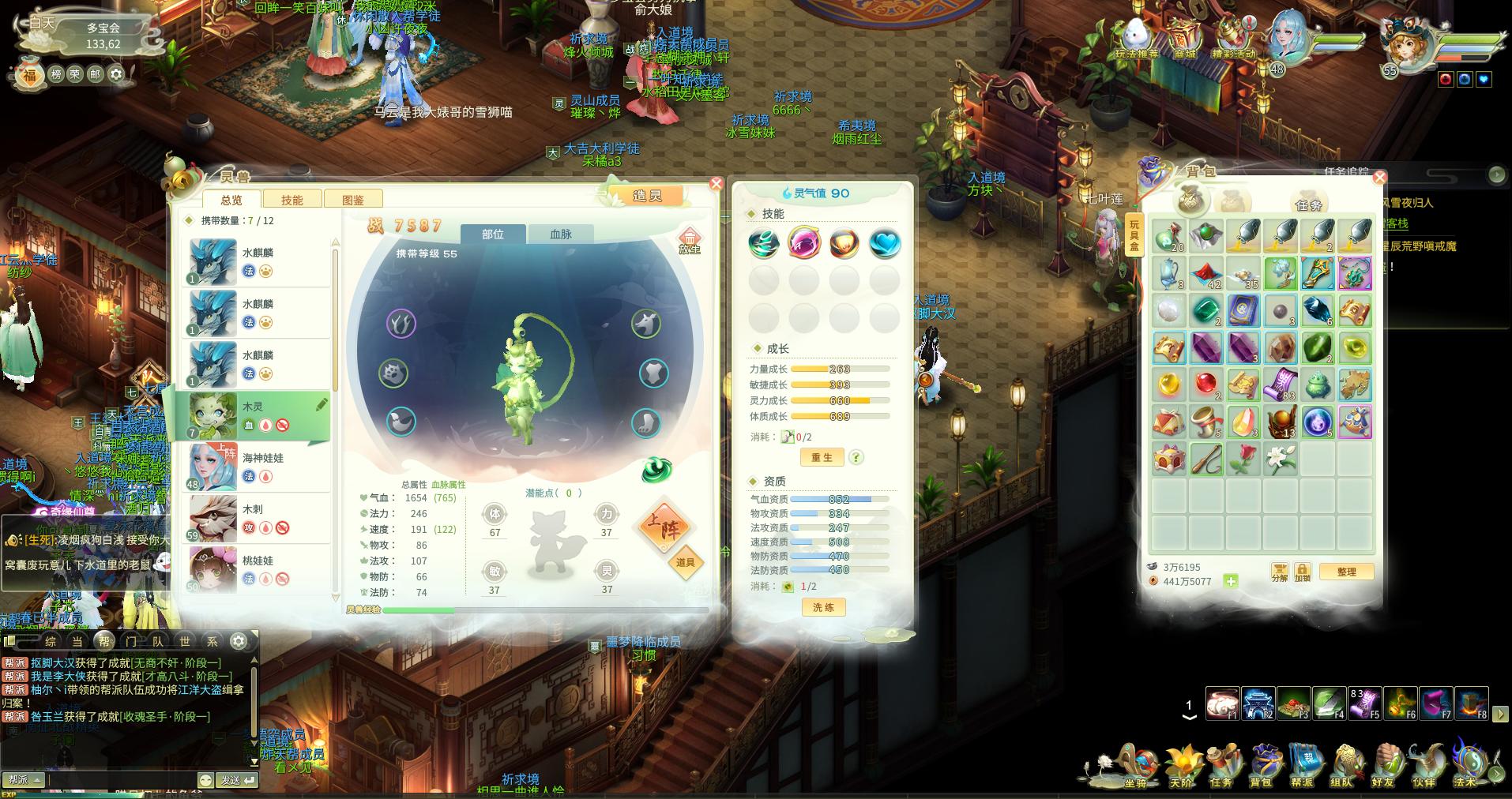Sort the bag with 整理

pyautogui.click(x=1346, y=572)
